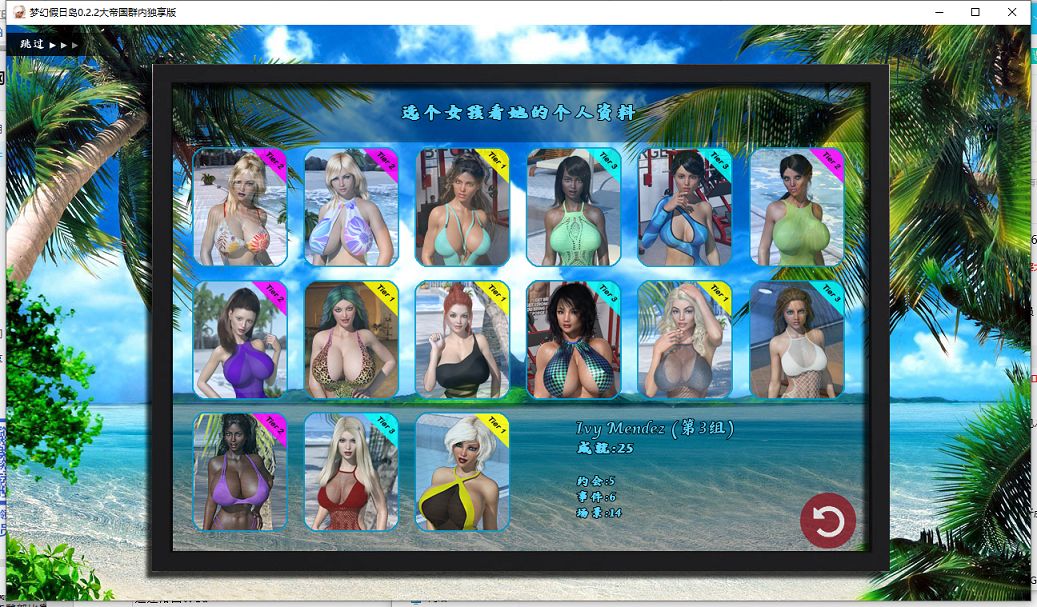This screenshot has height=607, width=1037.
Task: Choose the blonde in lavender patterned top card
Action: click(351, 207)
